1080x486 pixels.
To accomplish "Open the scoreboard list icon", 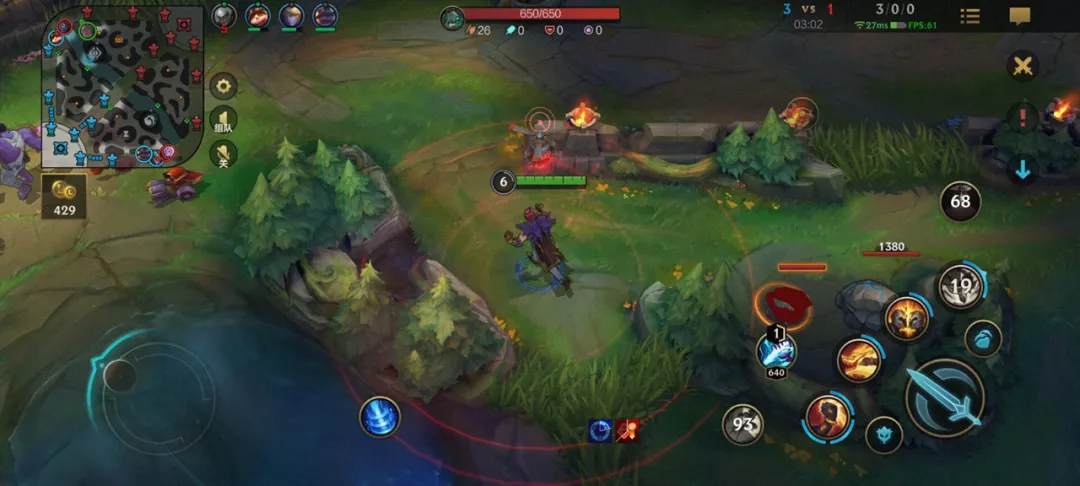I will (970, 16).
